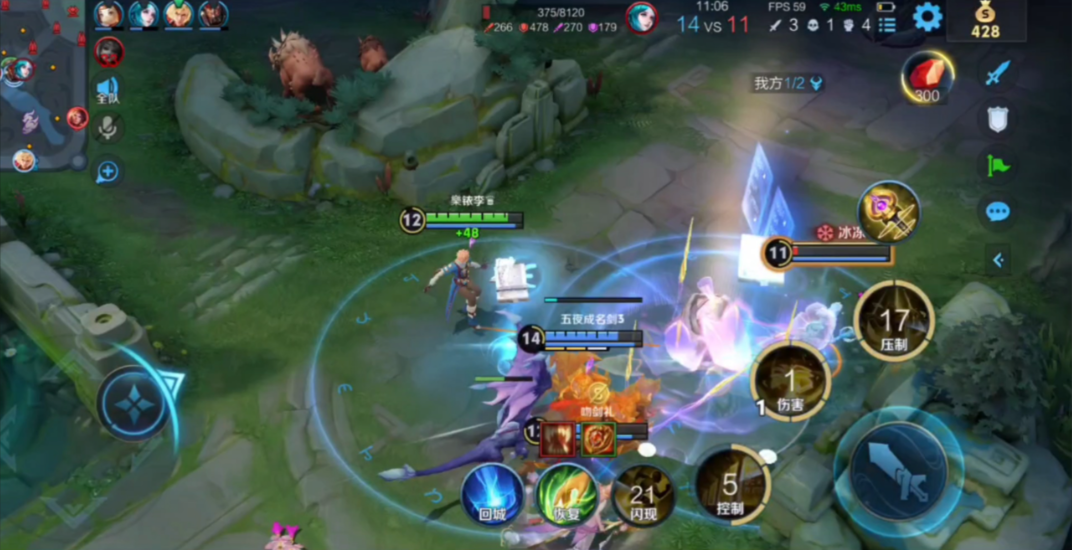This screenshot has width=1072, height=550.
Task: Toggle the 全队 voice speaker
Action: click(x=107, y=92)
